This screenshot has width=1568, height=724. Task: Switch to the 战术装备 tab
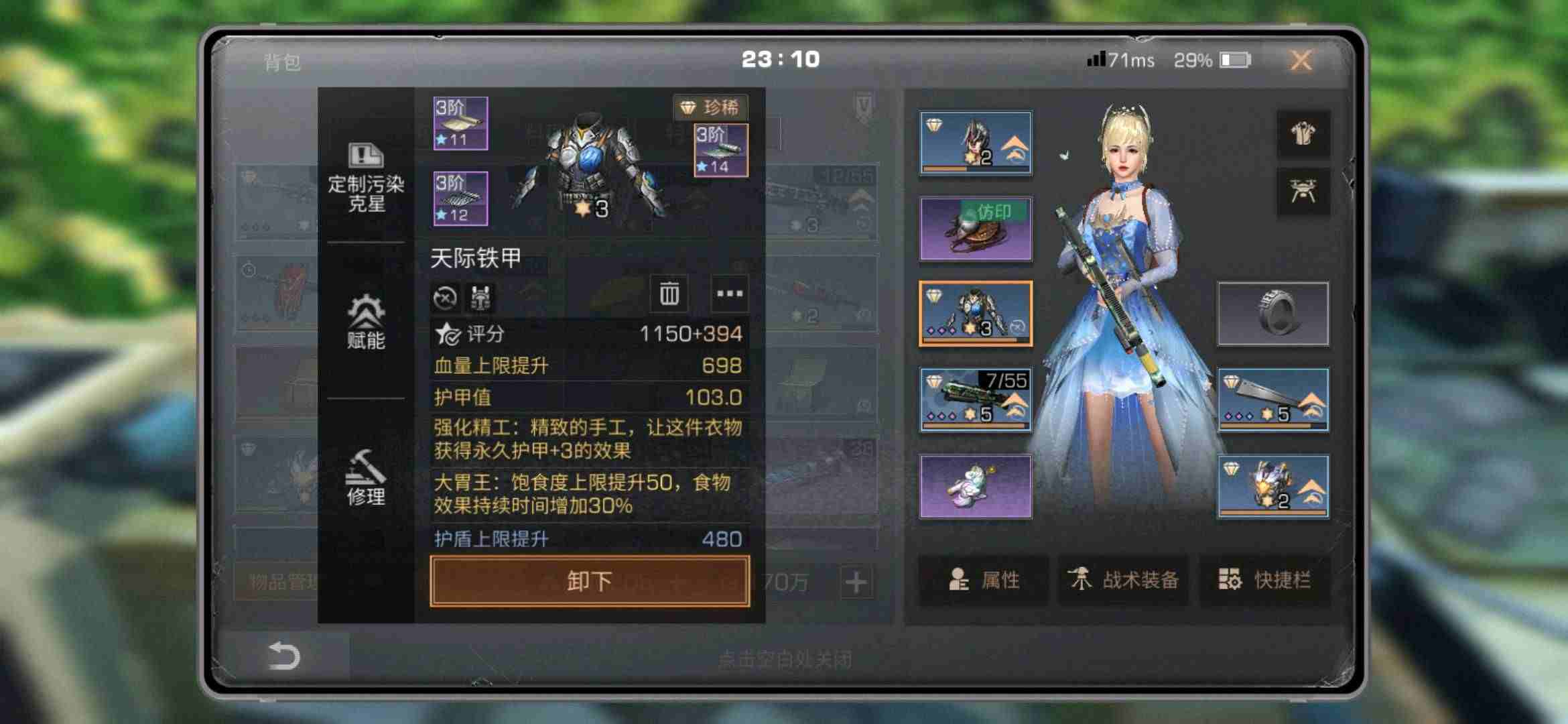1123,581
